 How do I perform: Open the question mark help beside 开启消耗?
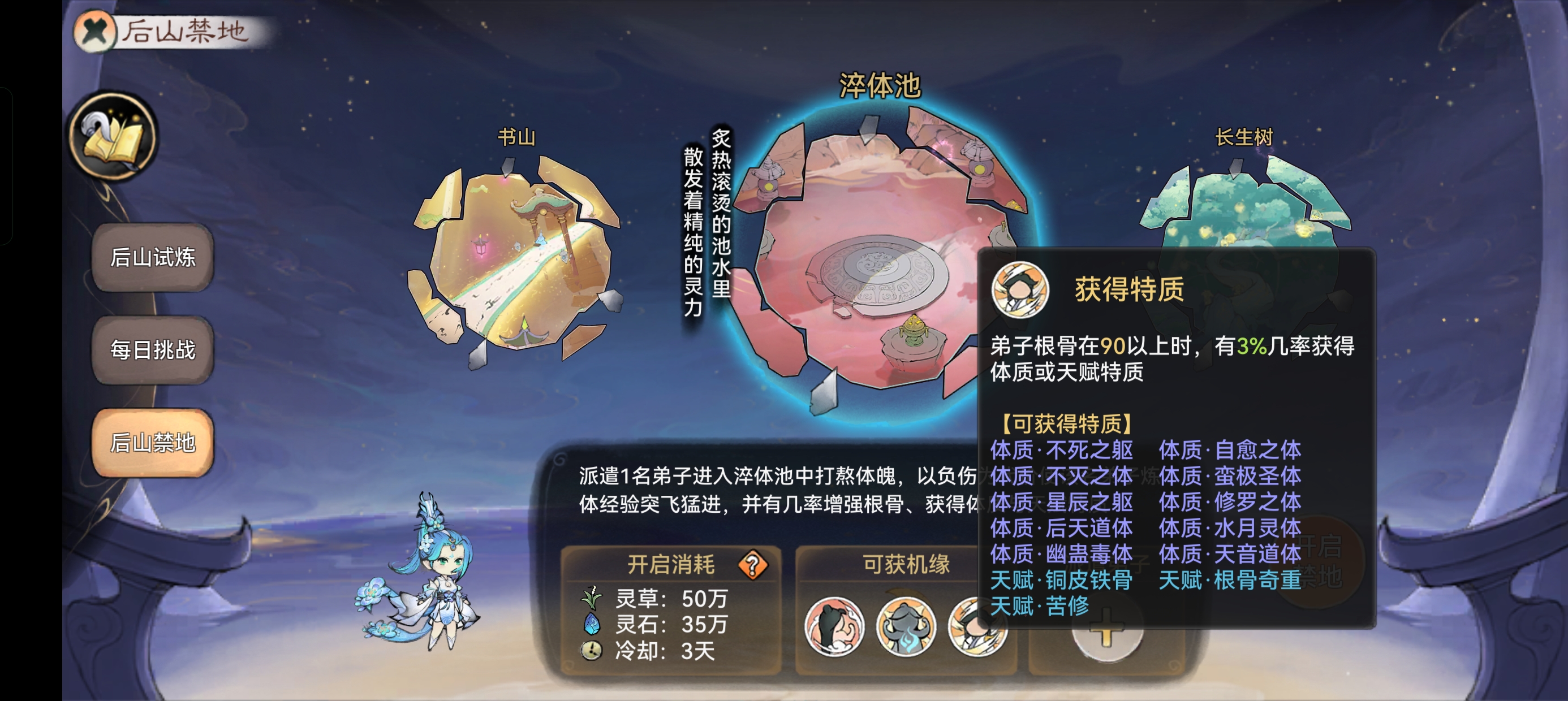pyautogui.click(x=753, y=565)
